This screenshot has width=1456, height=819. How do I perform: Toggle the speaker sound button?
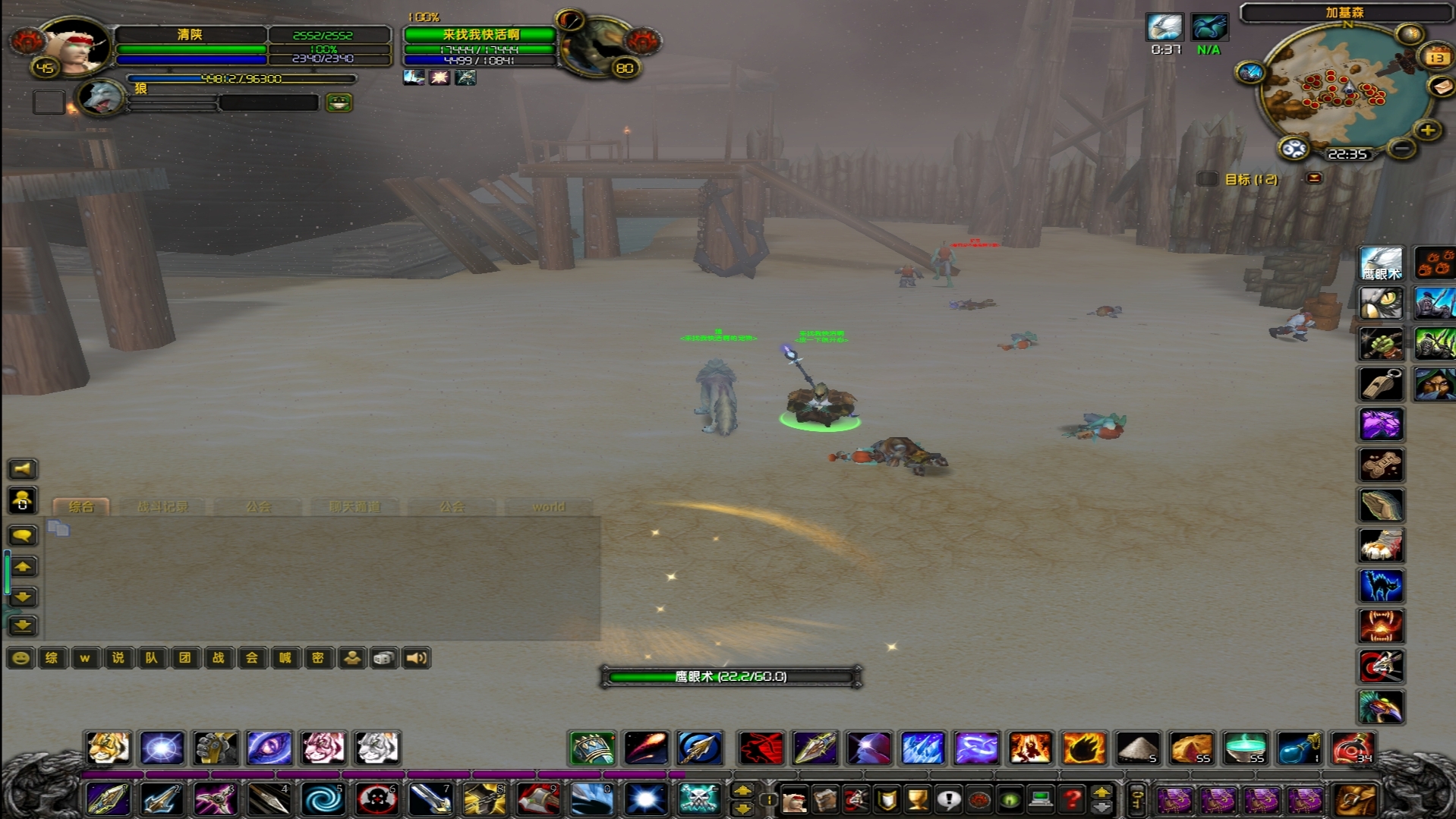[x=416, y=658]
